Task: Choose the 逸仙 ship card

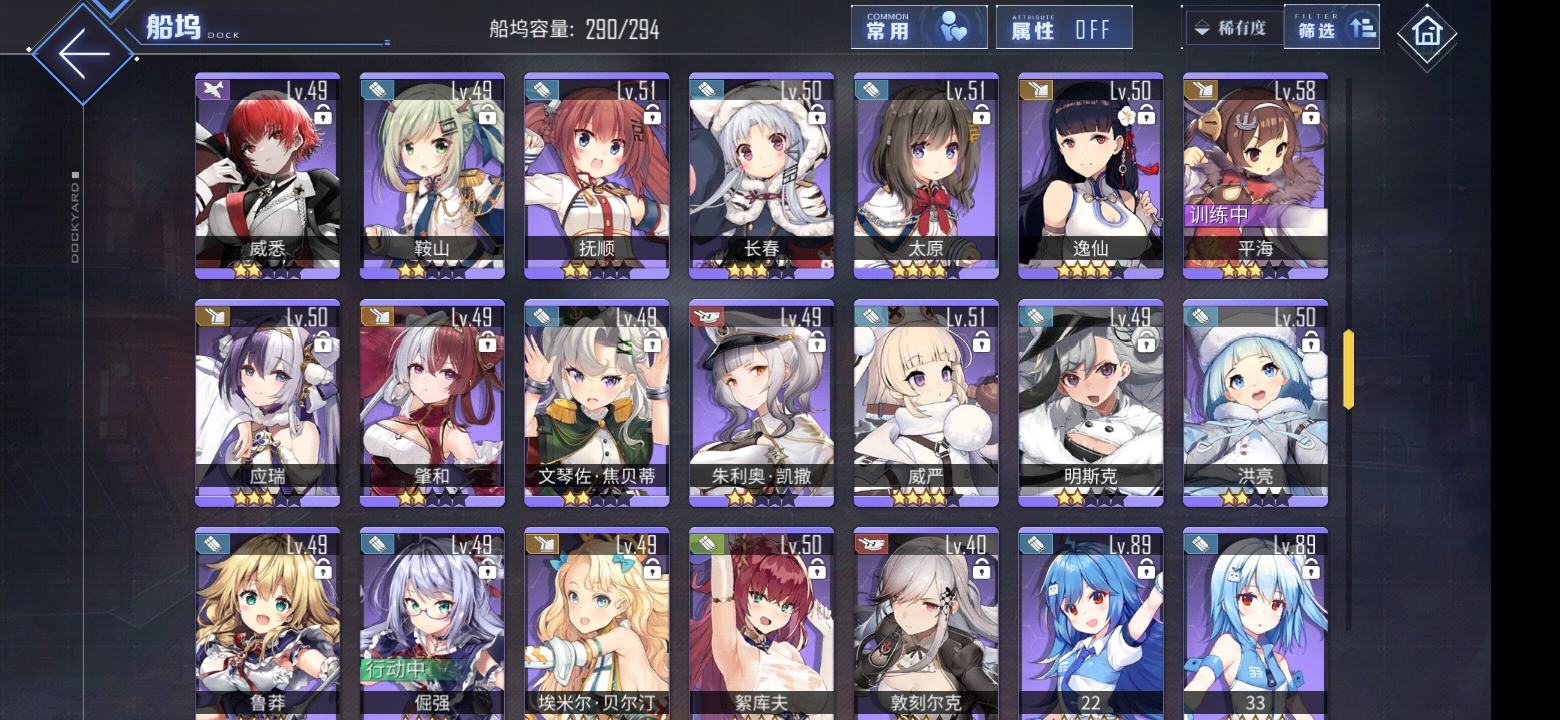Action: (1090, 175)
